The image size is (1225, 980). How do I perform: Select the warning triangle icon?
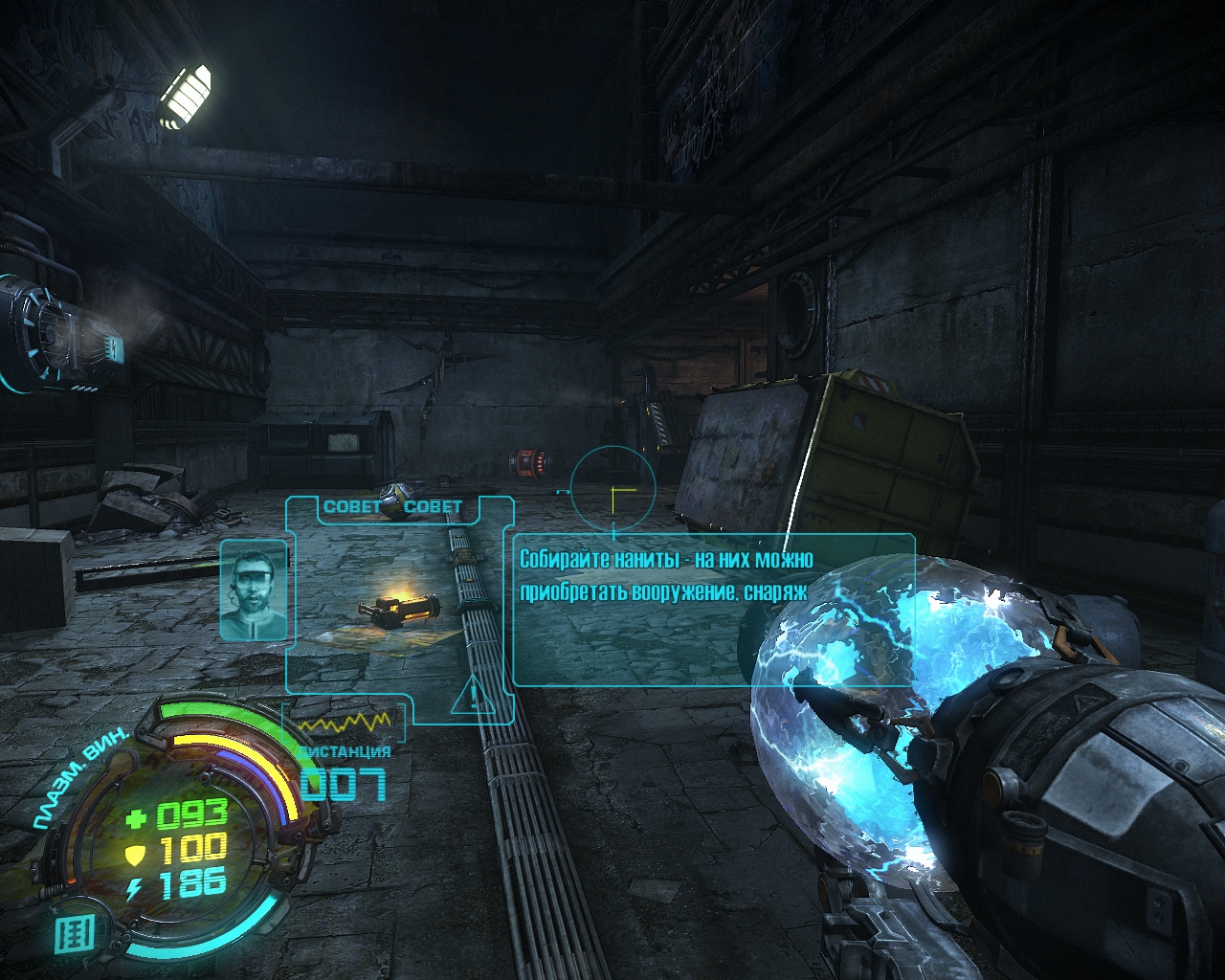click(473, 696)
